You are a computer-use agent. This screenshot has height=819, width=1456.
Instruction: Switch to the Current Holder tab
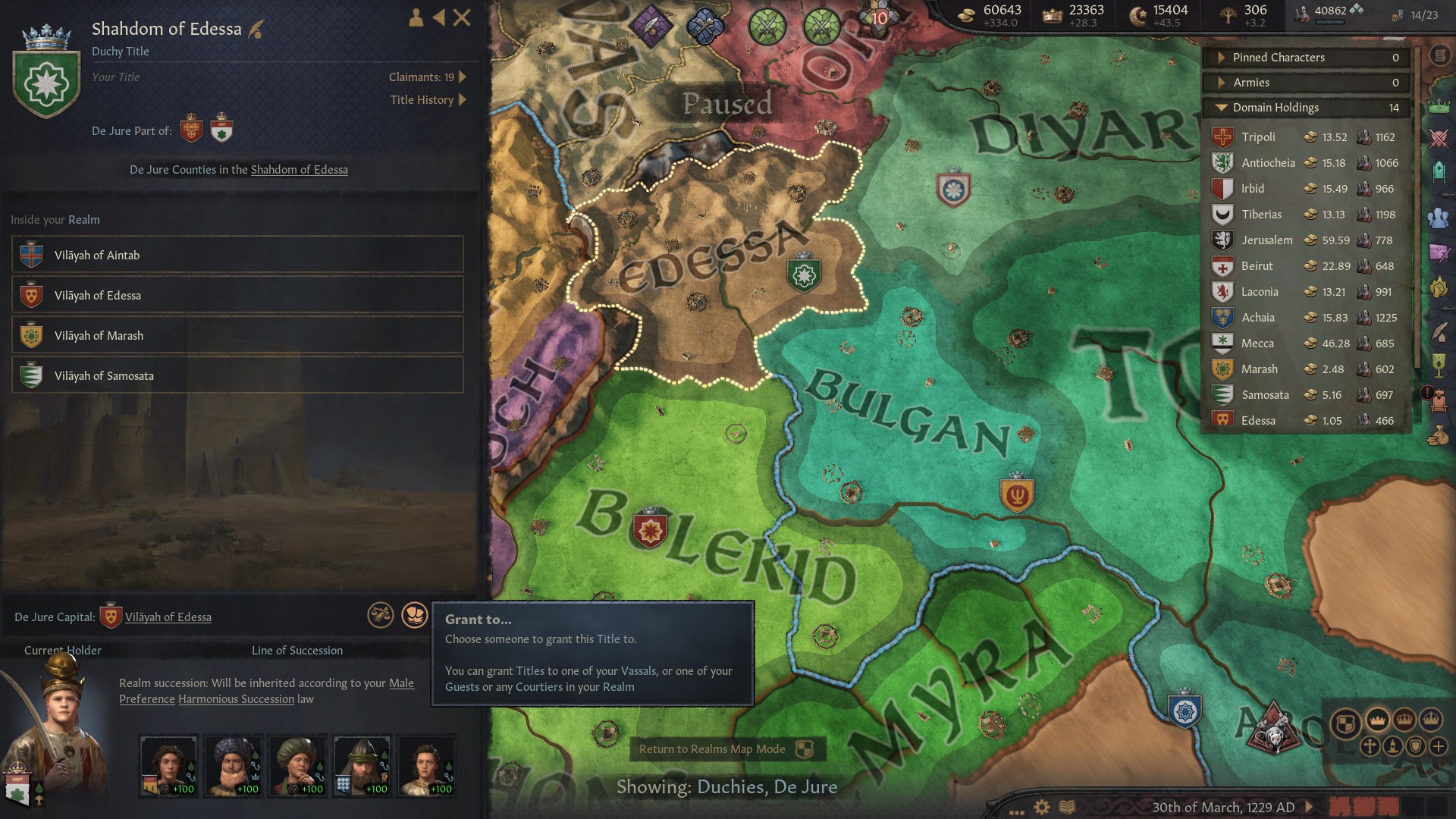click(61, 650)
